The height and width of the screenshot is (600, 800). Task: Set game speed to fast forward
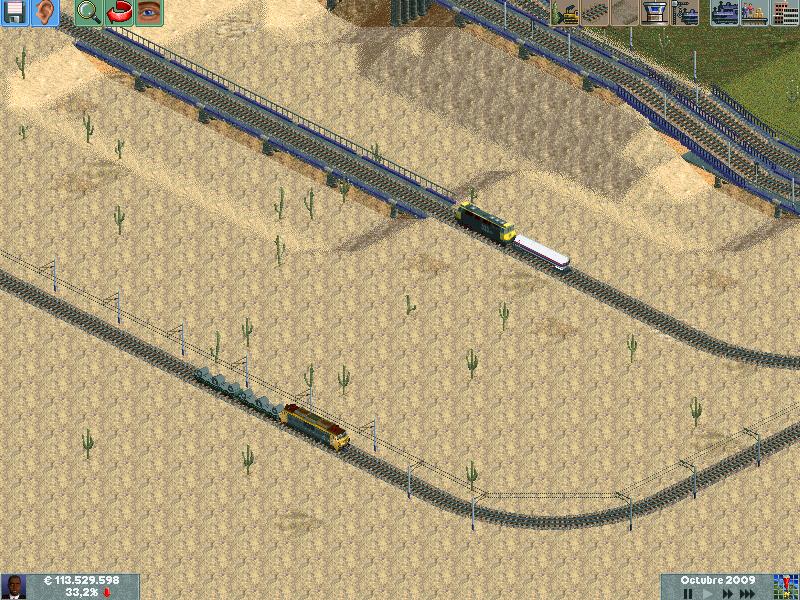coord(726,594)
